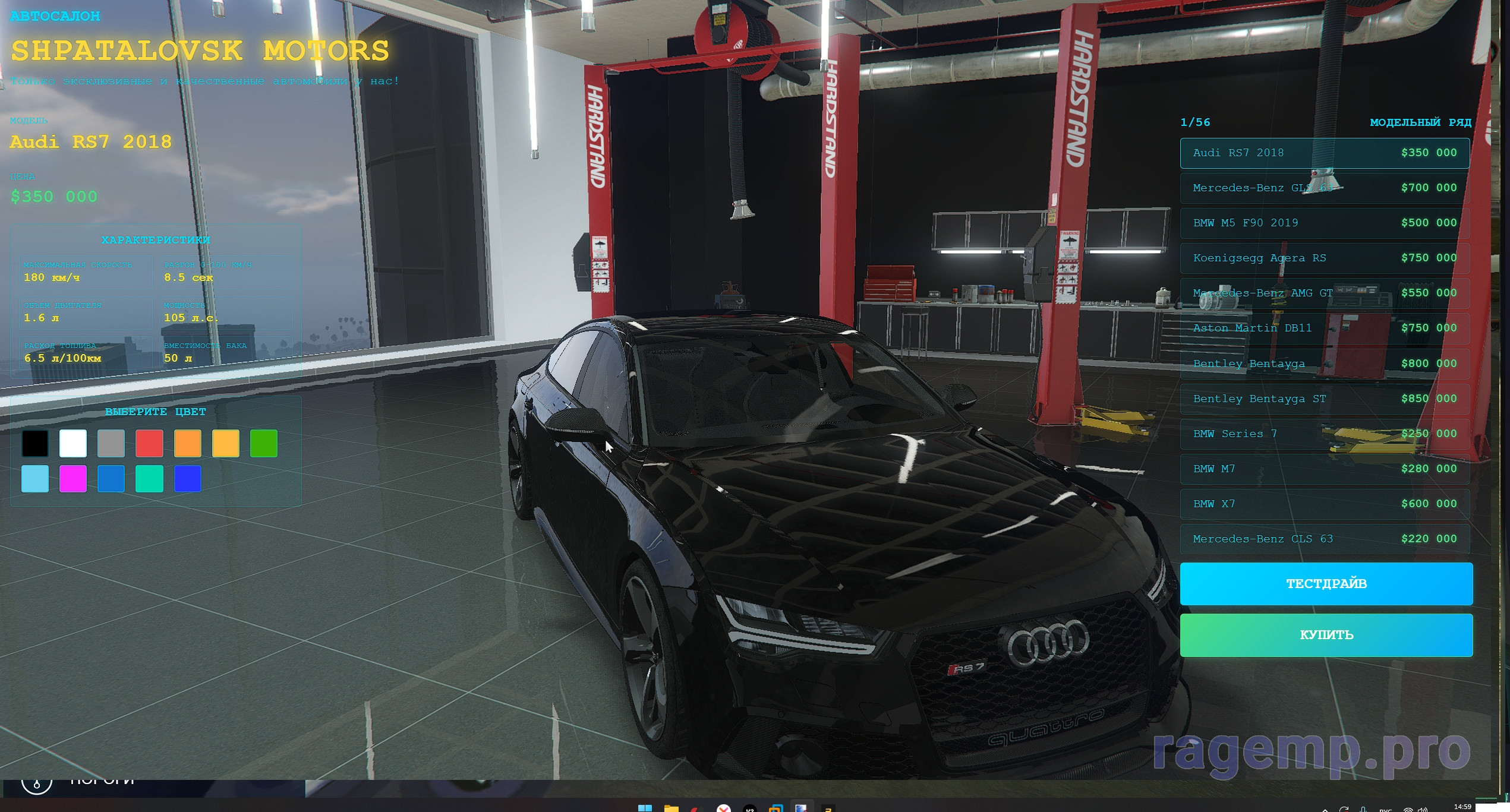Select Audi RS7 2018 in the model list

[1324, 153]
